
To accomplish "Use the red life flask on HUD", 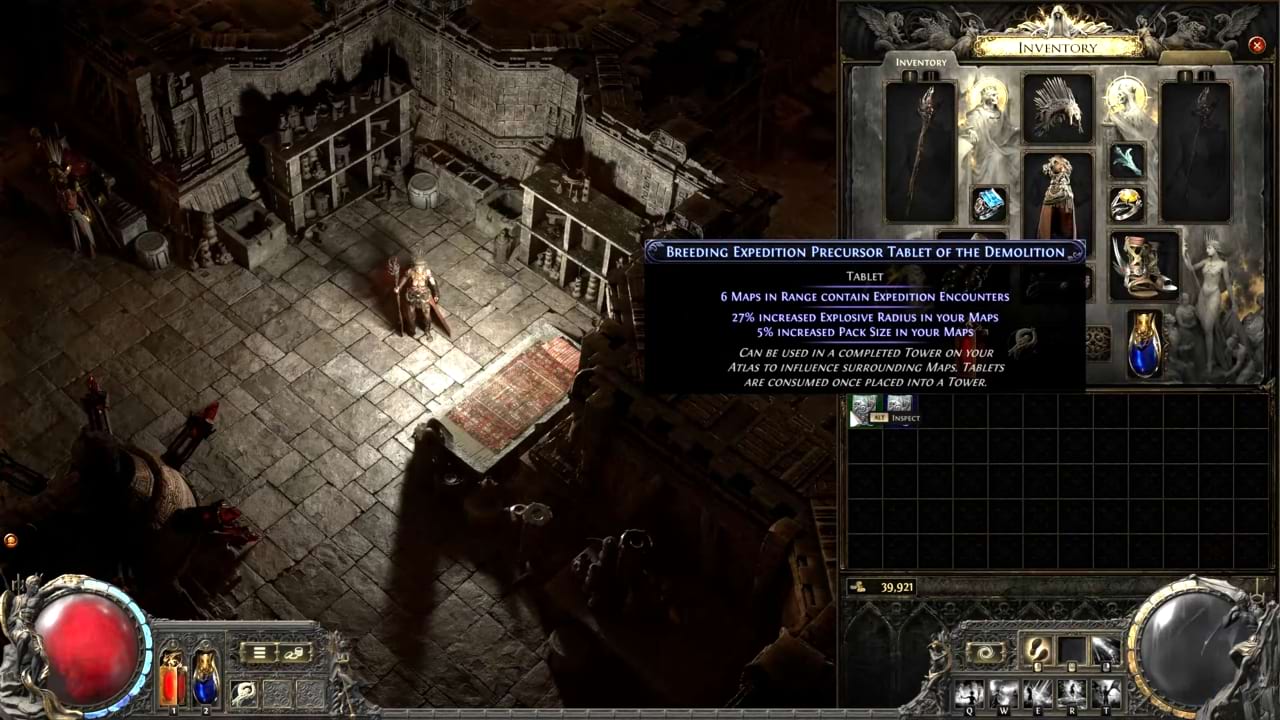I will pyautogui.click(x=172, y=675).
